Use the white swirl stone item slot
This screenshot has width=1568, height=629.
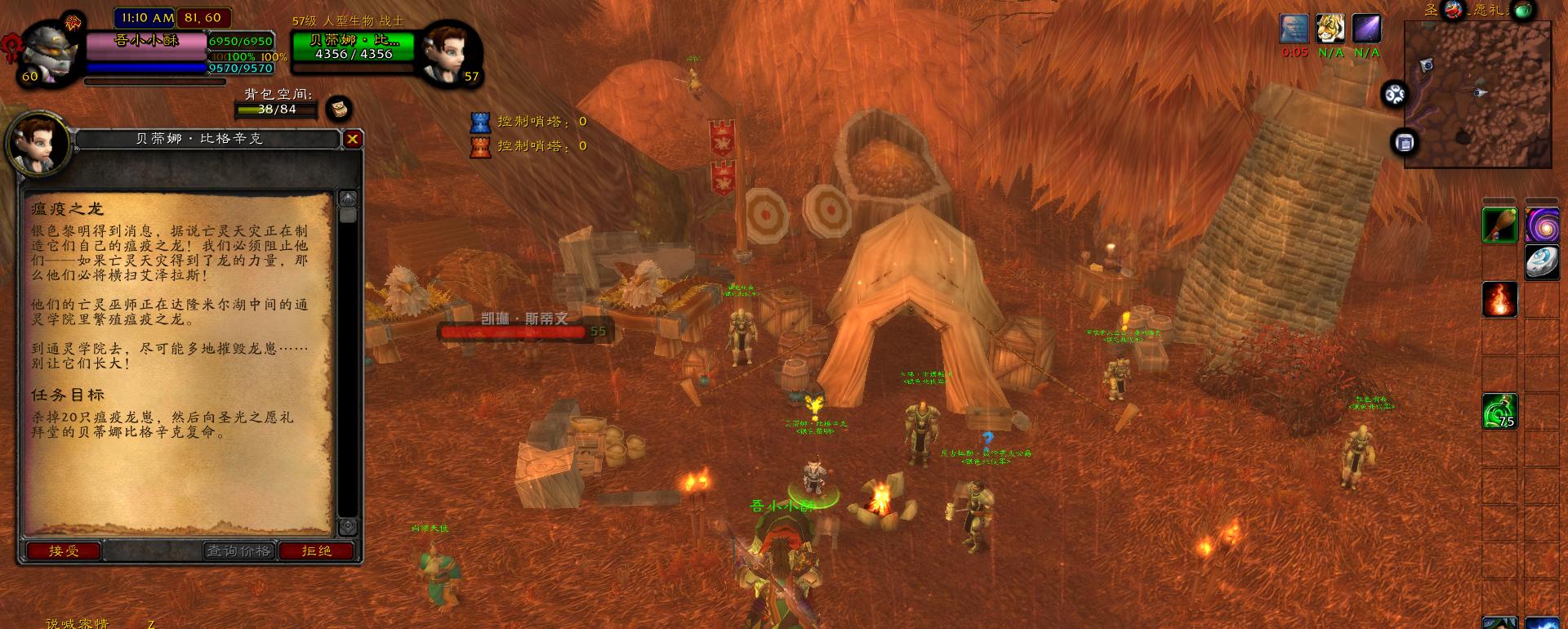[1542, 263]
